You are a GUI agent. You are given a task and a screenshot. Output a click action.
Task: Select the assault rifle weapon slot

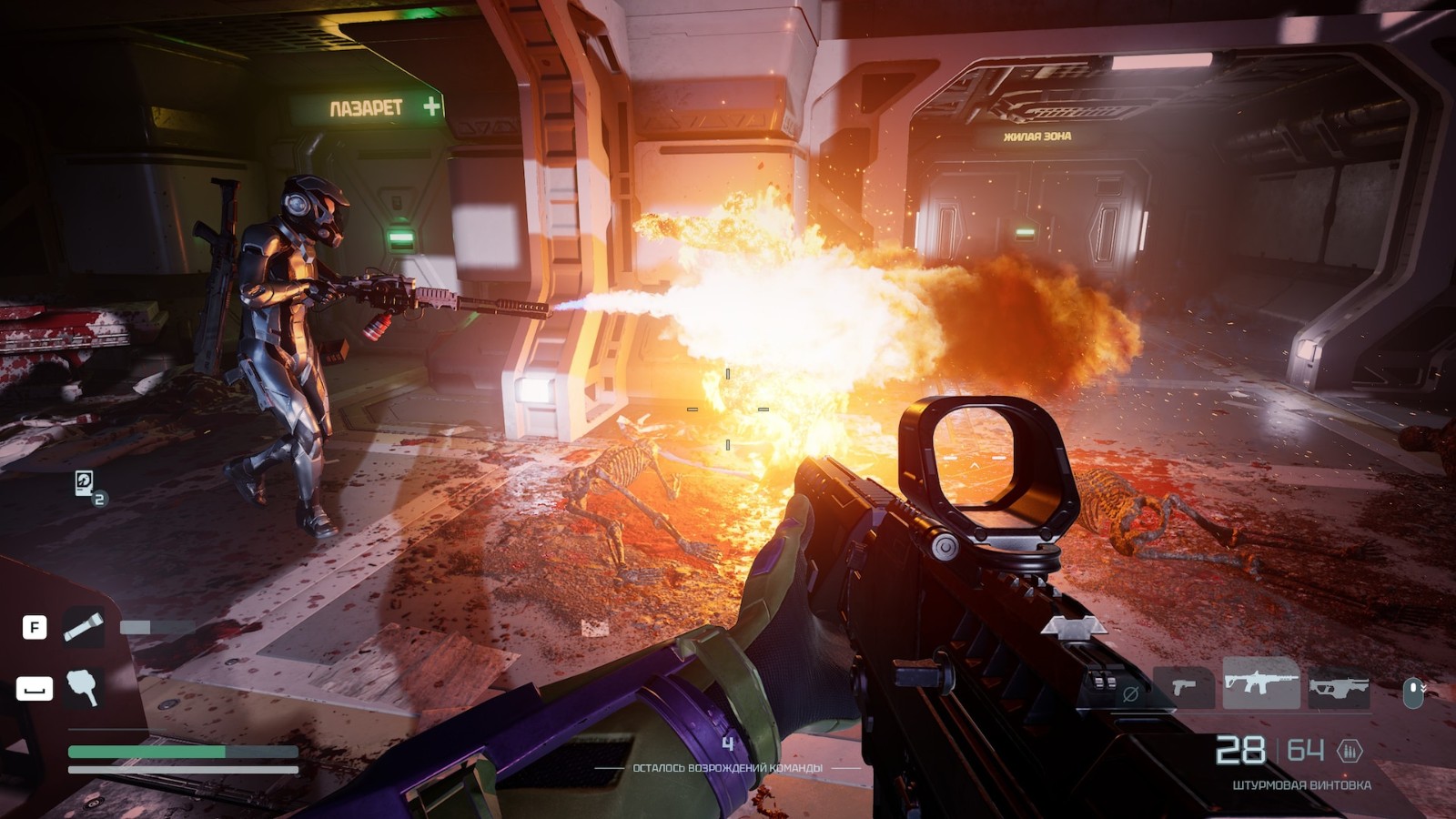(x=1260, y=683)
